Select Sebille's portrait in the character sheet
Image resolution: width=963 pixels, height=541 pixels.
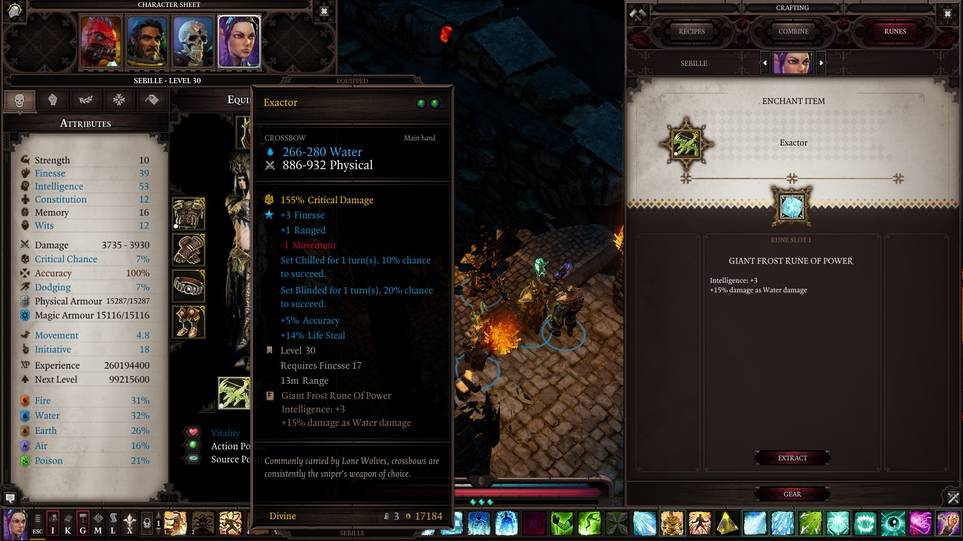tap(239, 42)
